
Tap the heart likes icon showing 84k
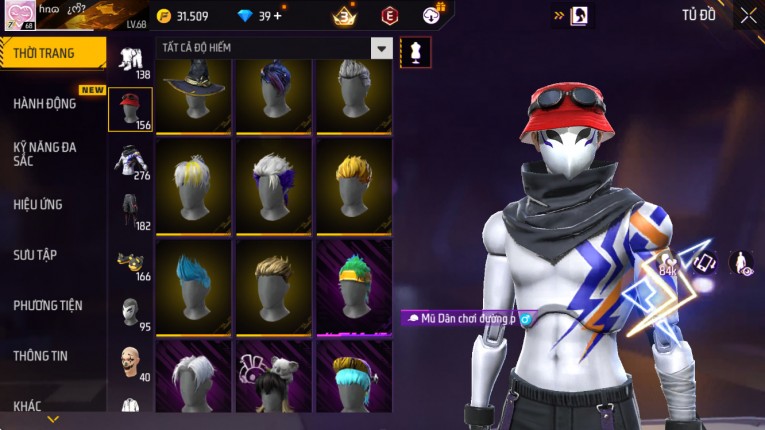pyautogui.click(x=667, y=263)
